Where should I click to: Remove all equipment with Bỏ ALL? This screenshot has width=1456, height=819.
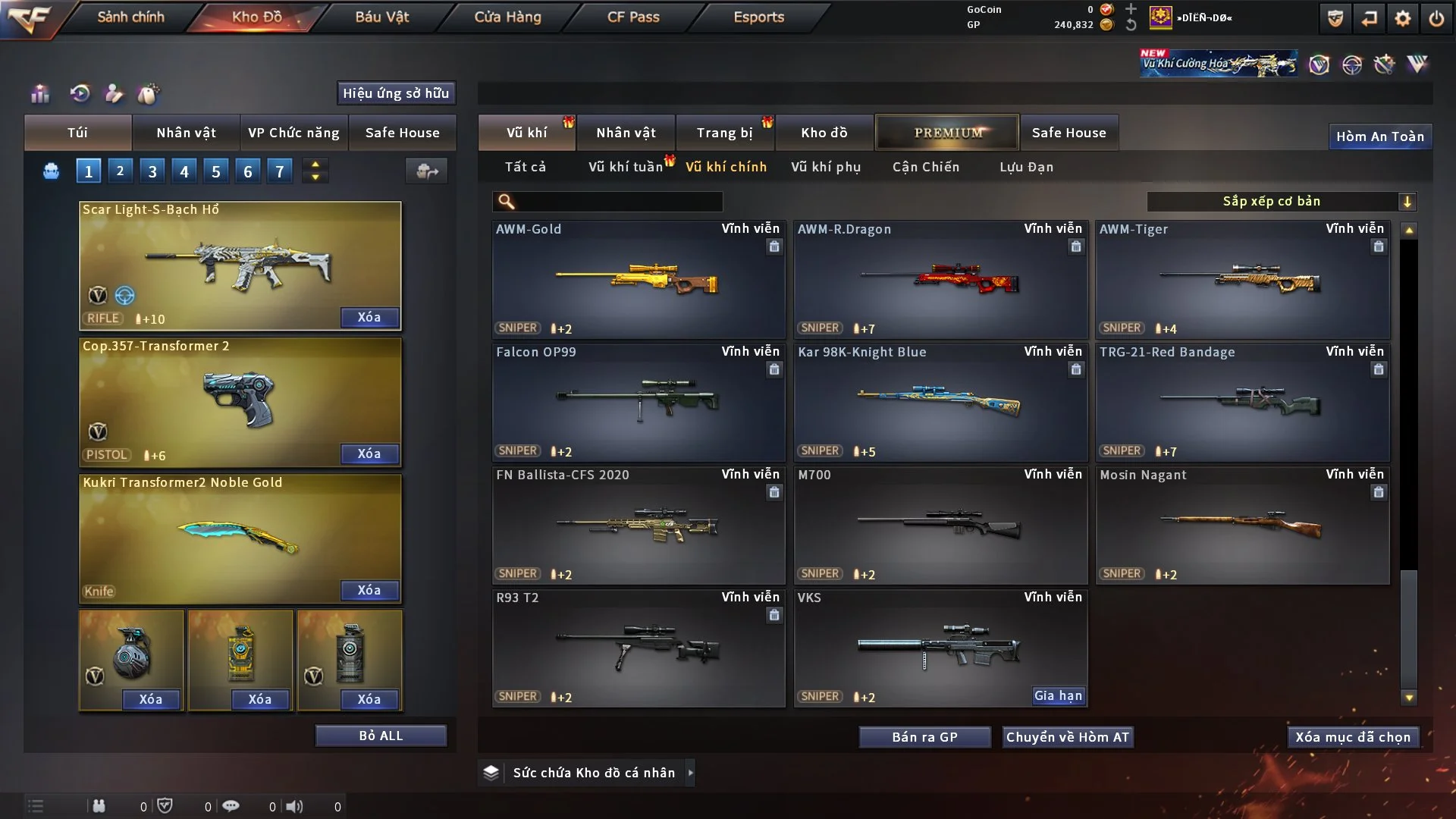point(381,736)
